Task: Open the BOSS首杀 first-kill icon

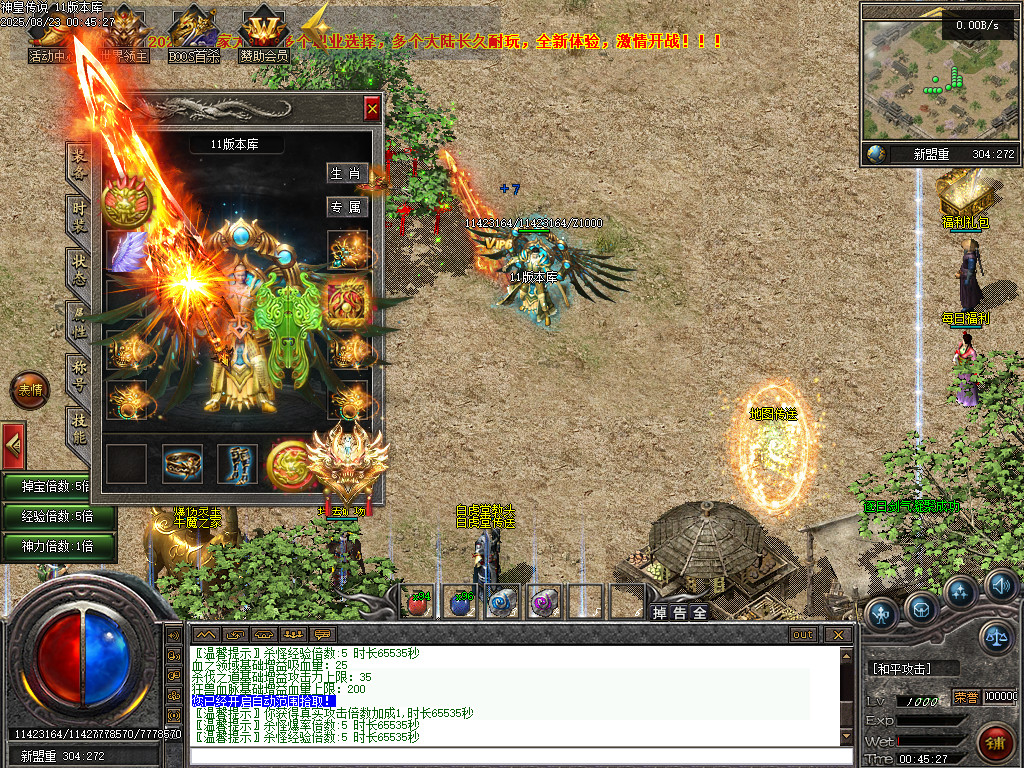Action: pos(194,38)
